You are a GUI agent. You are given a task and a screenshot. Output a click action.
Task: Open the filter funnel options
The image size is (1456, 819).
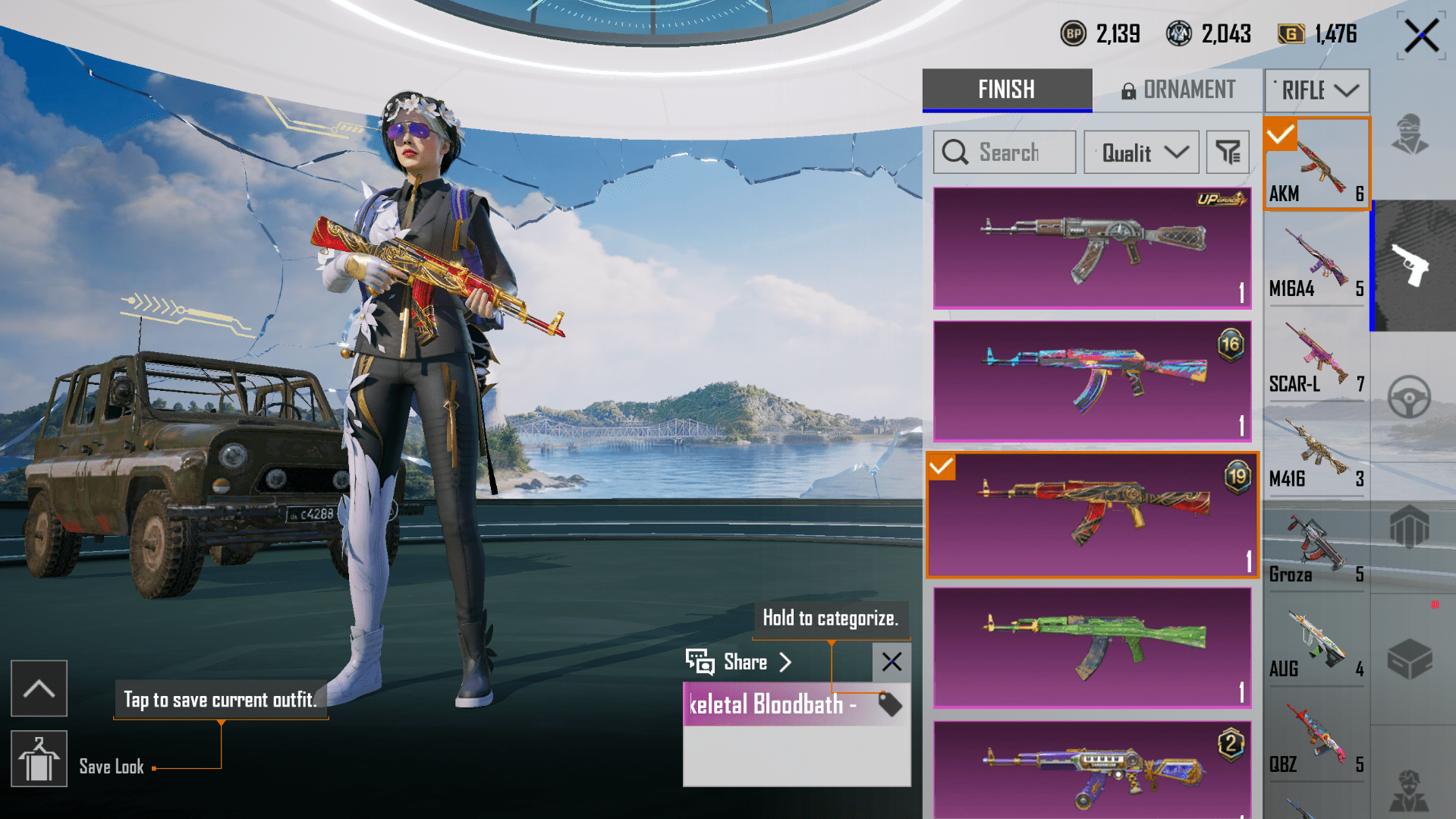1227,153
